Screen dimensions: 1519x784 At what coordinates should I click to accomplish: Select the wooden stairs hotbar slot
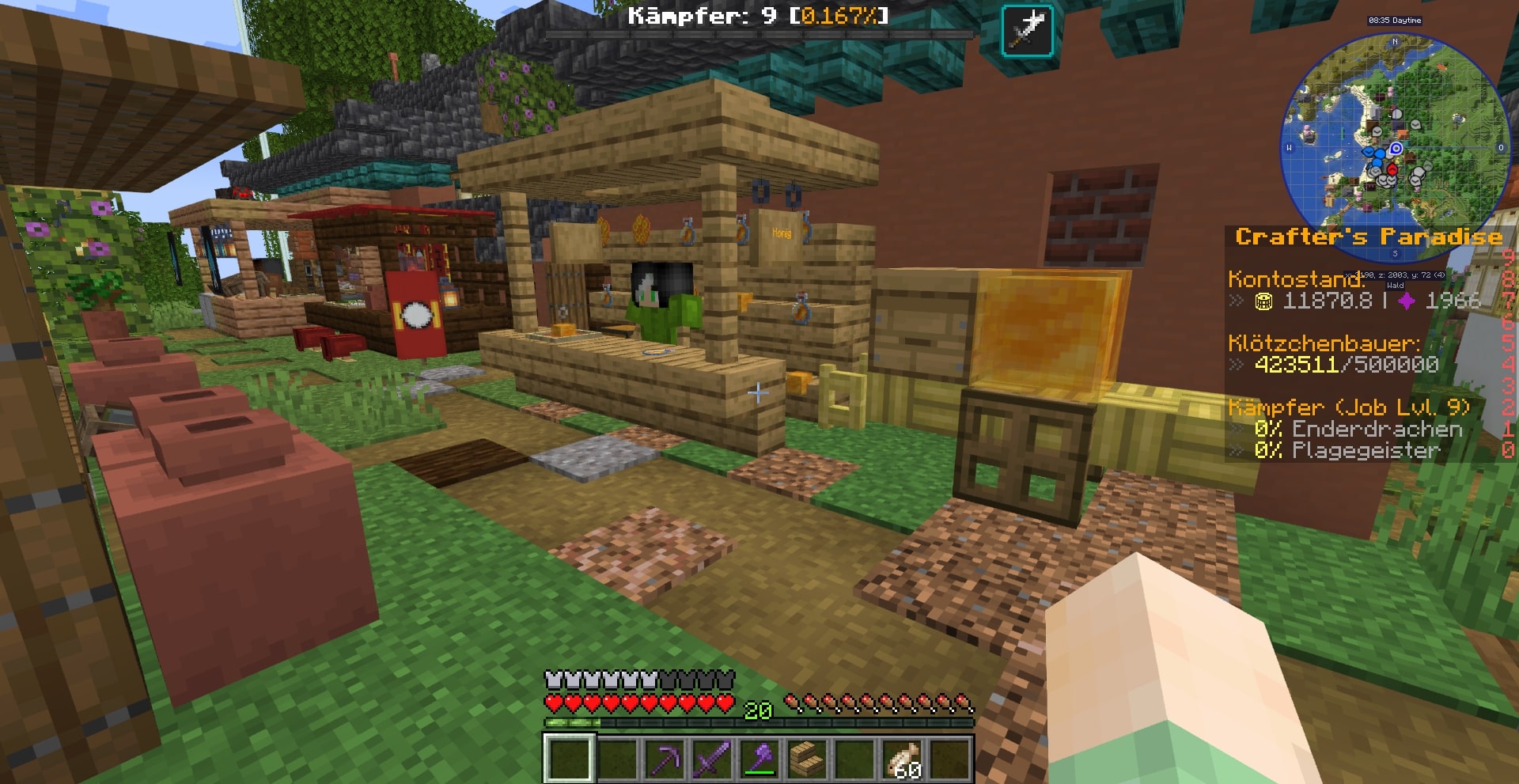pos(806,759)
